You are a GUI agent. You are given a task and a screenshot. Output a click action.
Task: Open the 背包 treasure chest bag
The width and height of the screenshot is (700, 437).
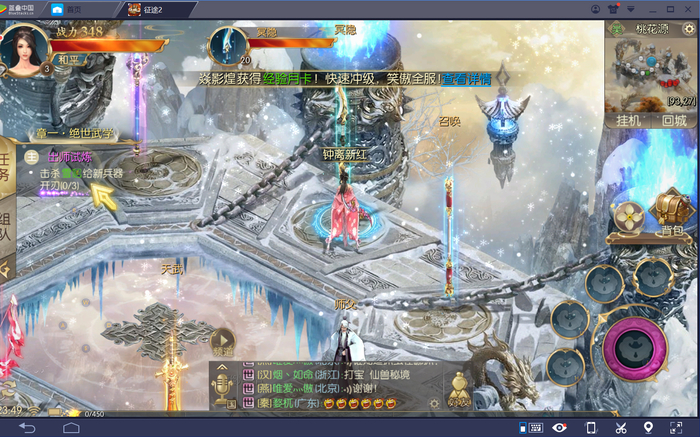[672, 214]
